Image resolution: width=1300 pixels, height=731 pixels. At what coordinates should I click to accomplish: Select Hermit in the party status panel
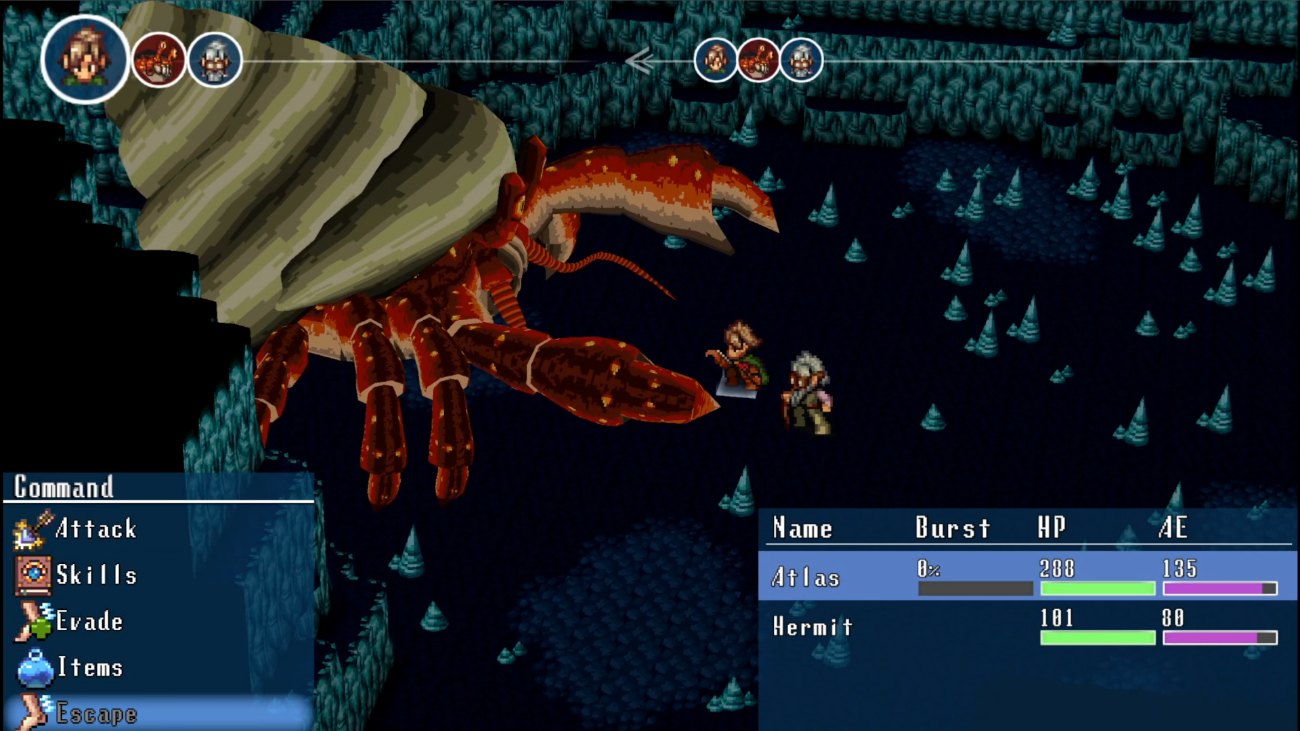click(813, 627)
